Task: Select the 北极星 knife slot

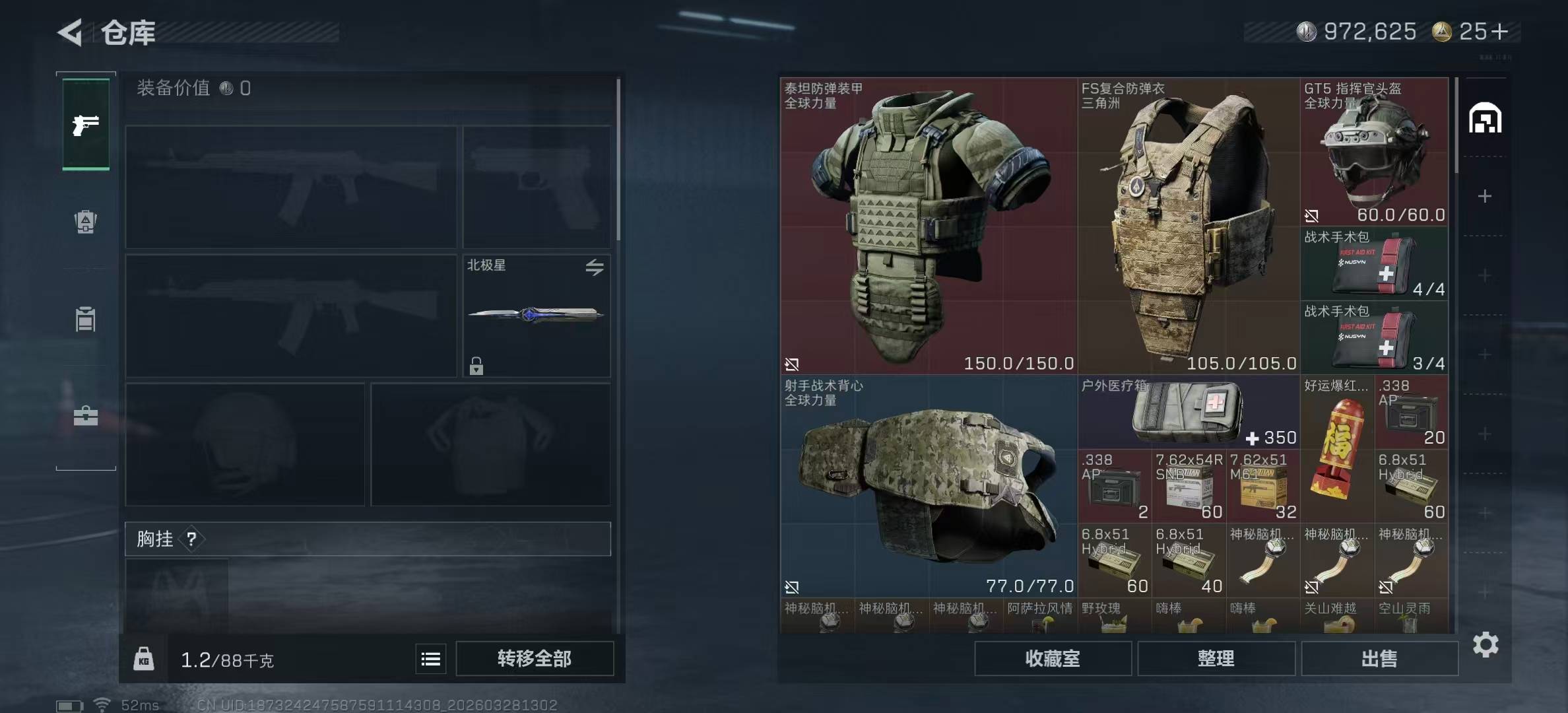Action: 536,316
